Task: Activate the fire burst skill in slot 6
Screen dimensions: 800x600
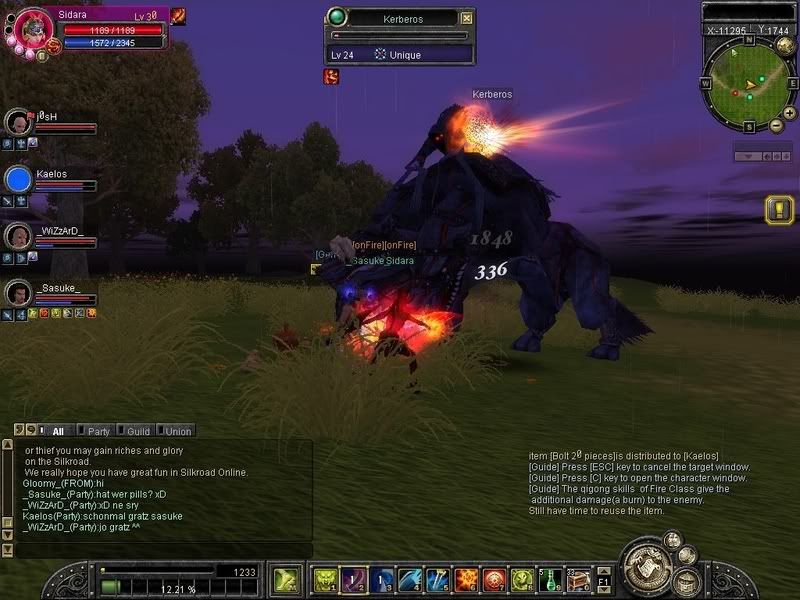Action: point(465,580)
